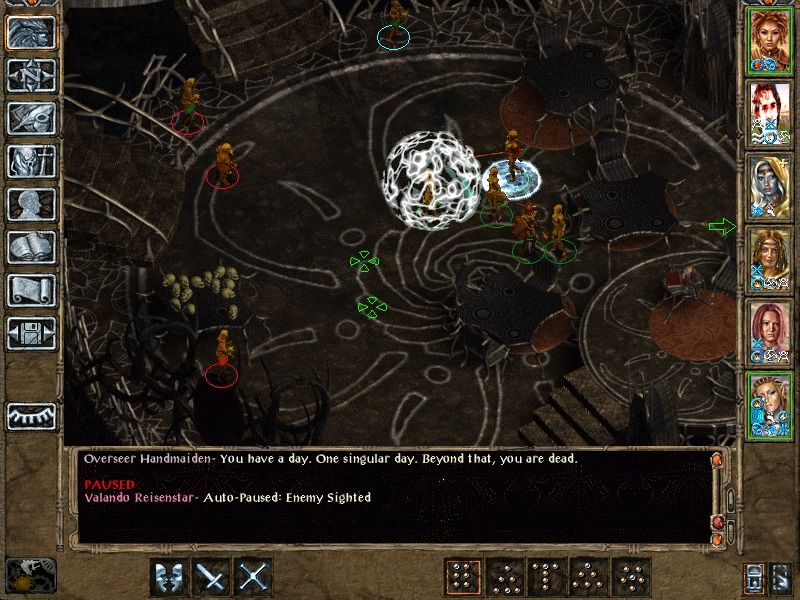
Task: Toggle party AI in the bottom-right corner
Action: [781, 577]
